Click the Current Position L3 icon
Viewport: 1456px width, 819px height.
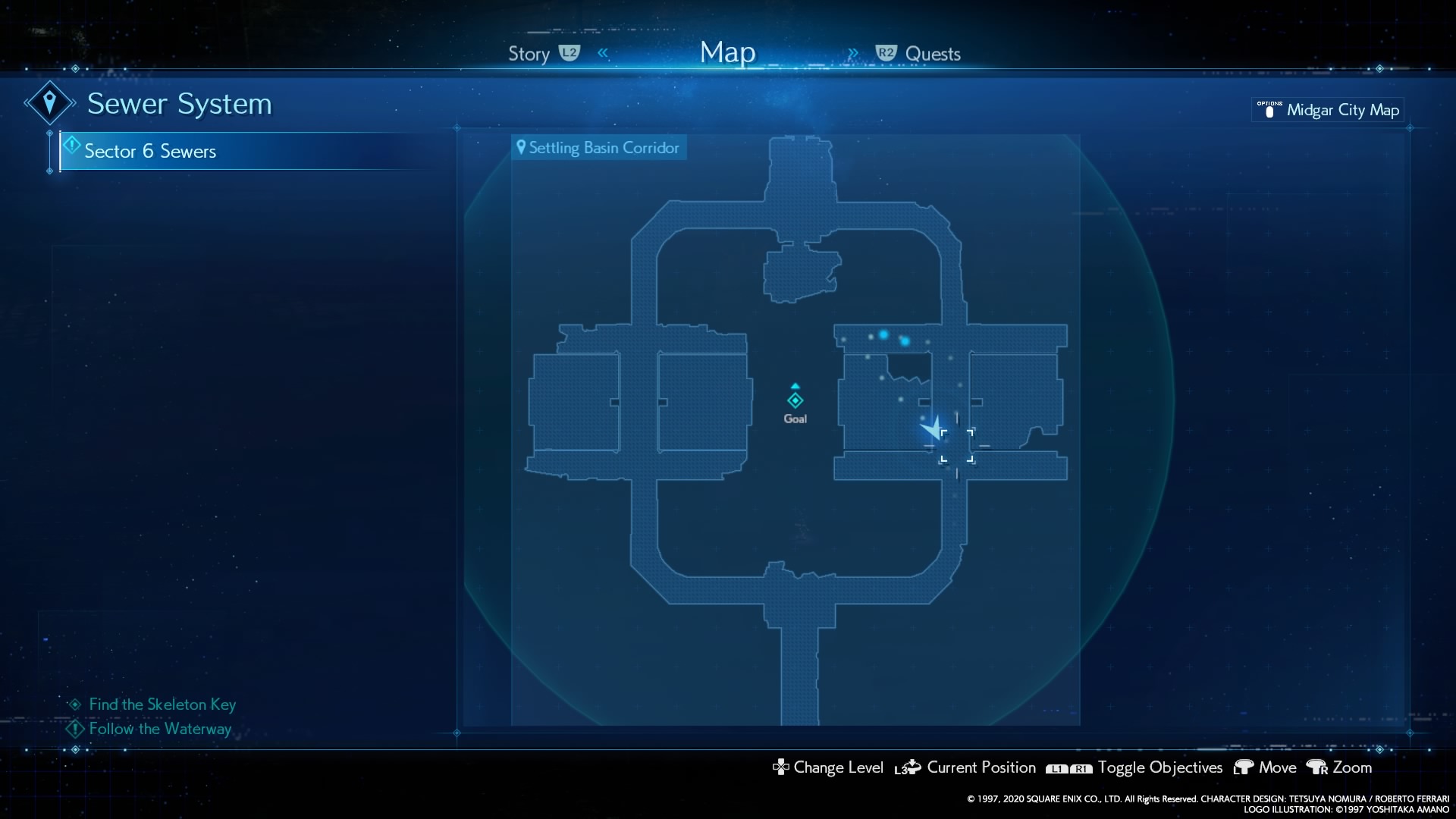(x=907, y=767)
